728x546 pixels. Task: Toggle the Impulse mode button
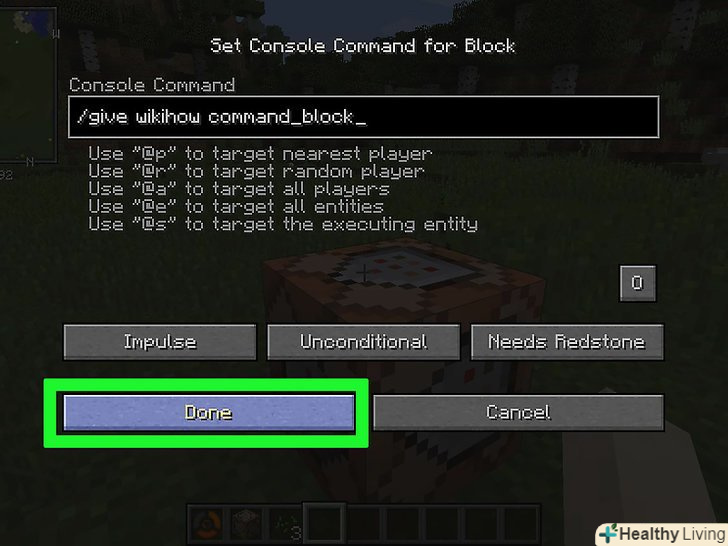(x=160, y=342)
